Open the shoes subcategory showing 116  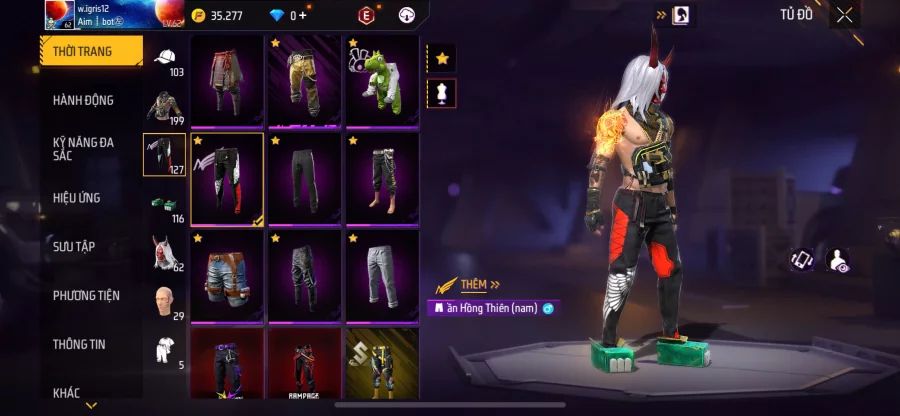tap(164, 205)
